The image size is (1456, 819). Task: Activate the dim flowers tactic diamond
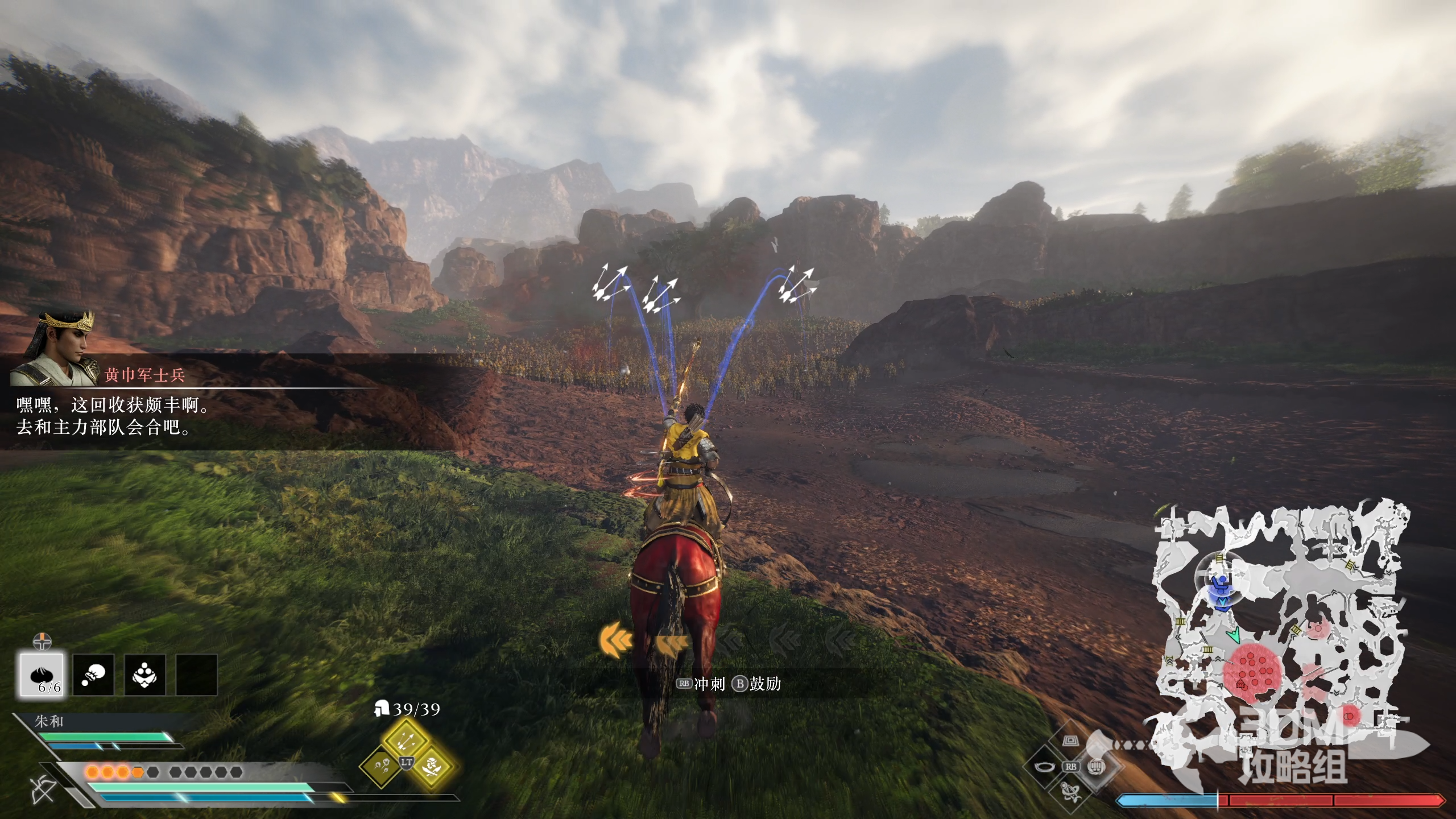pyautogui.click(x=380, y=766)
